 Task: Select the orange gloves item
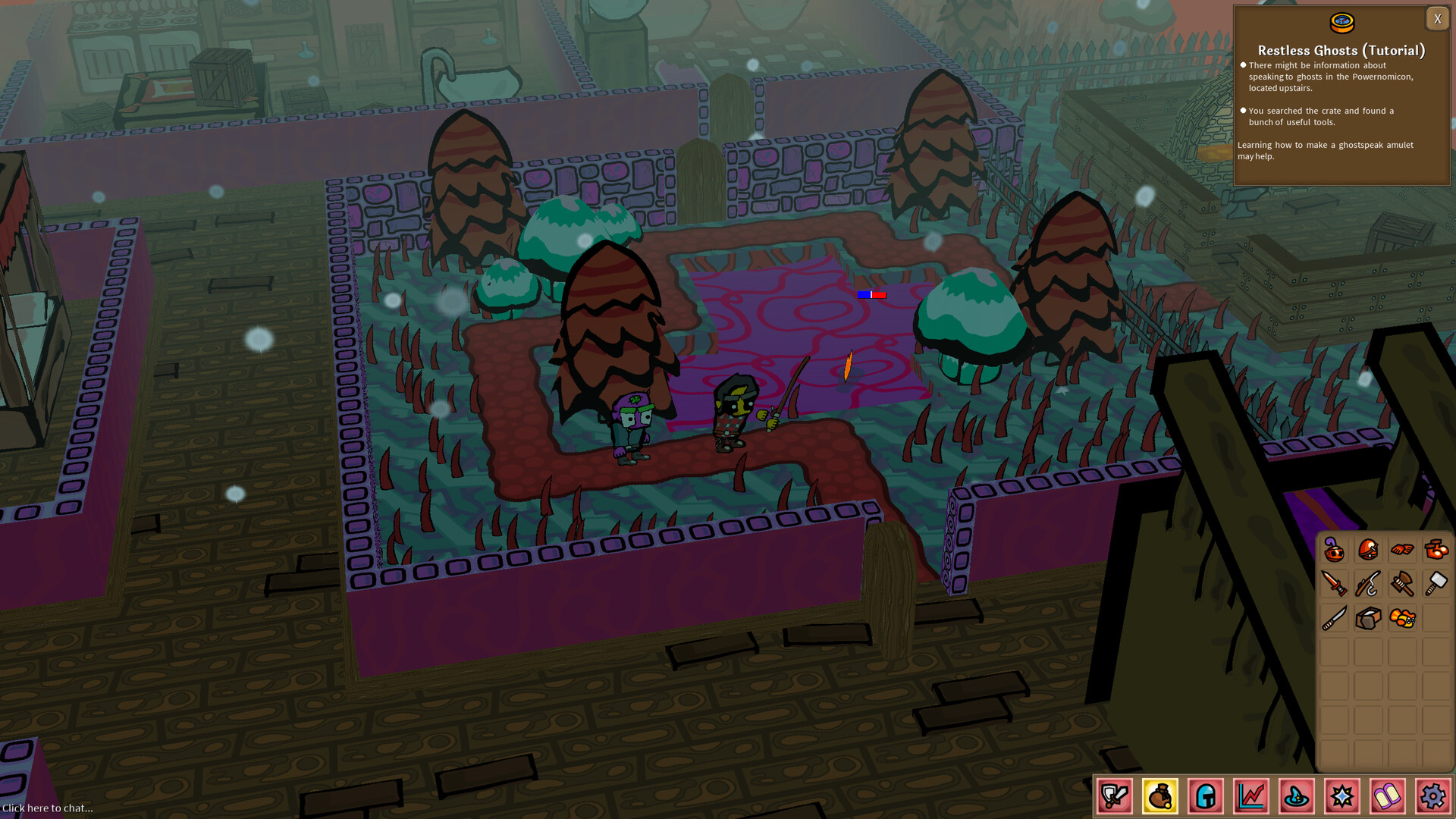(x=1403, y=551)
